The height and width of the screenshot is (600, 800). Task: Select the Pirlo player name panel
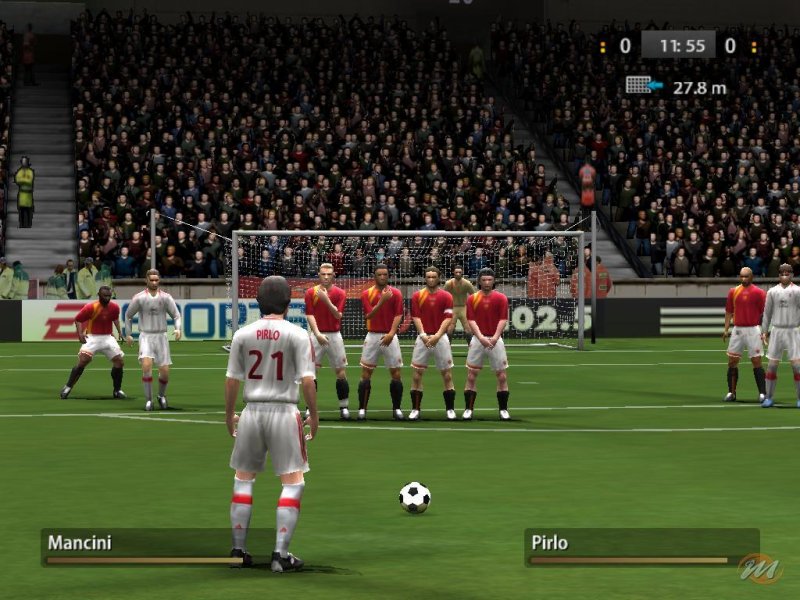coord(640,546)
